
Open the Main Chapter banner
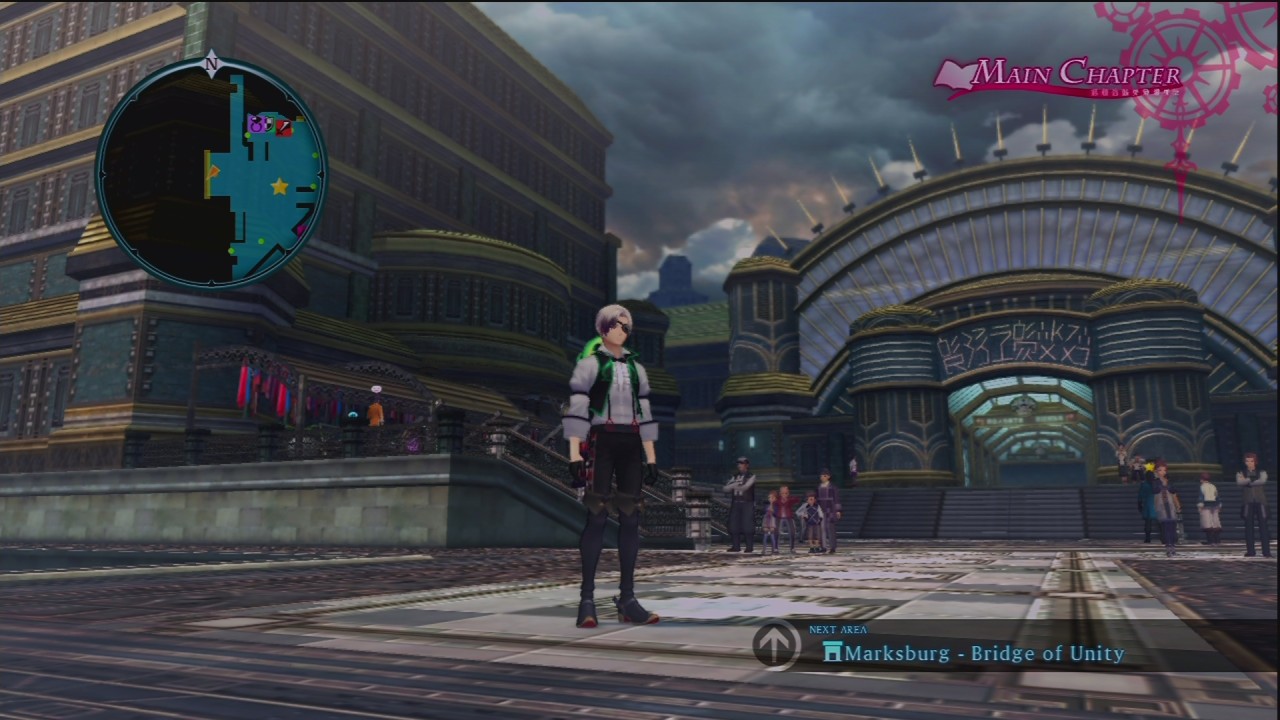(x=1058, y=76)
